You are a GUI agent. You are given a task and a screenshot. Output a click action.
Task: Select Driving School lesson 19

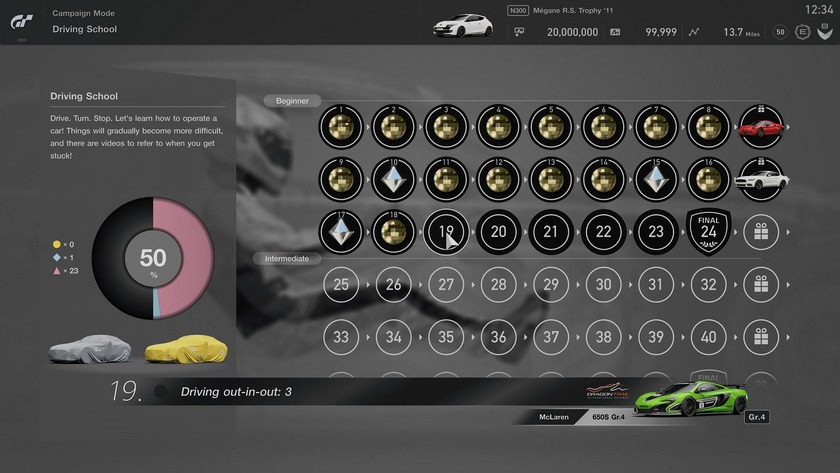pyautogui.click(x=445, y=232)
